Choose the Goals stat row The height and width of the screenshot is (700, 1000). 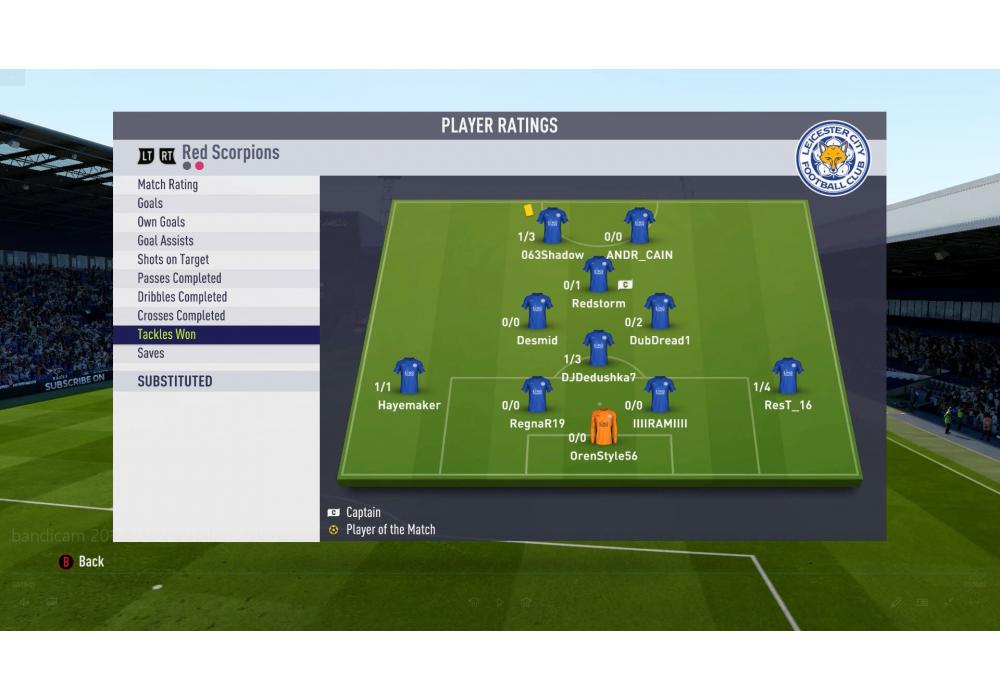click(150, 203)
